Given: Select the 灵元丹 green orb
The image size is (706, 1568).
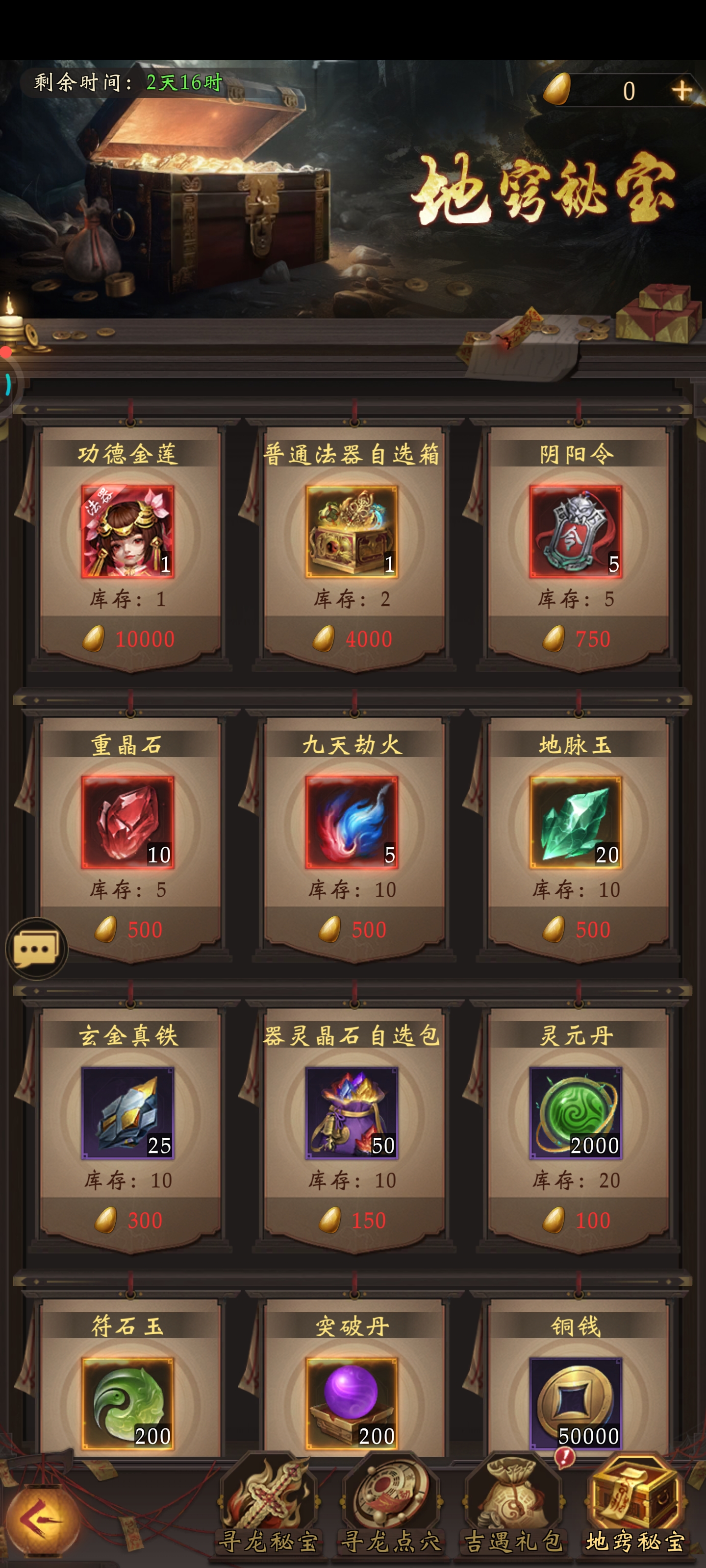Looking at the screenshot, I should point(576,1113).
